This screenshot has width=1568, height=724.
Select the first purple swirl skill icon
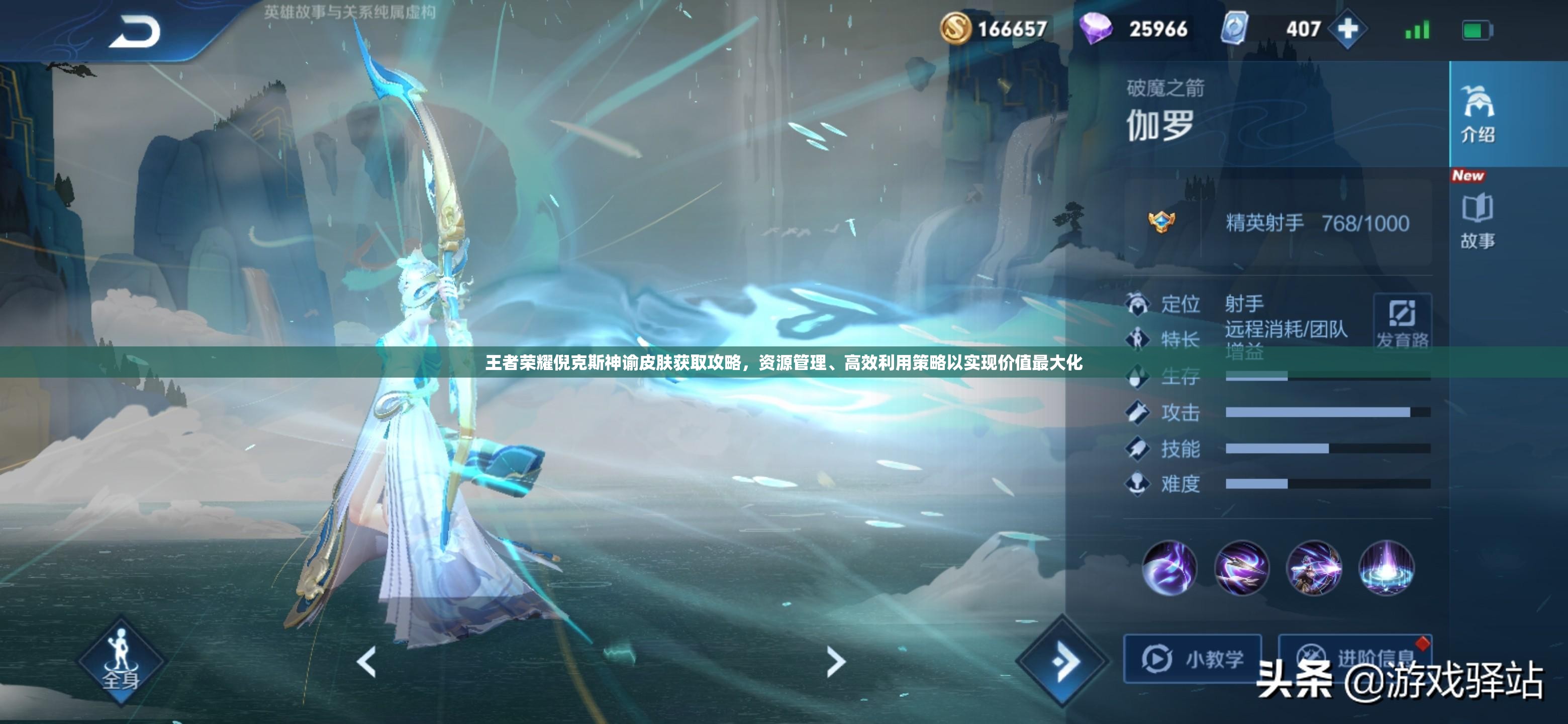(x=1168, y=568)
